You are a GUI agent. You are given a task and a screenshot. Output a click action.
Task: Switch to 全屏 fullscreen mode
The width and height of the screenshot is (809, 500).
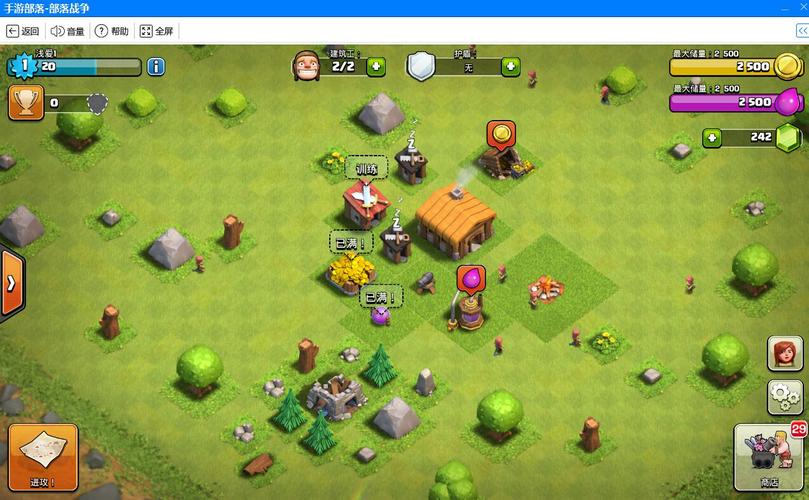[156, 31]
